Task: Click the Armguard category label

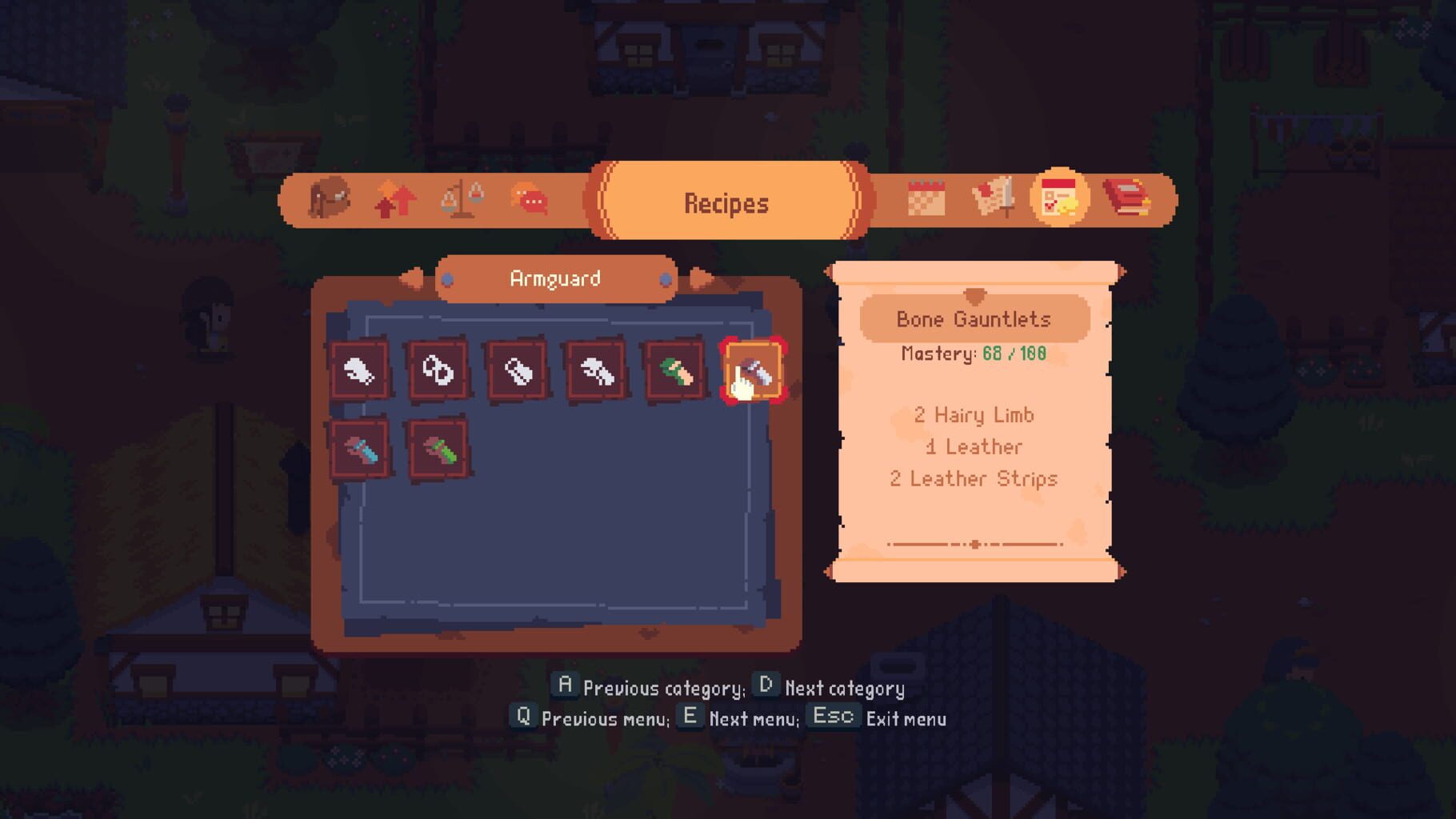Action: [556, 279]
